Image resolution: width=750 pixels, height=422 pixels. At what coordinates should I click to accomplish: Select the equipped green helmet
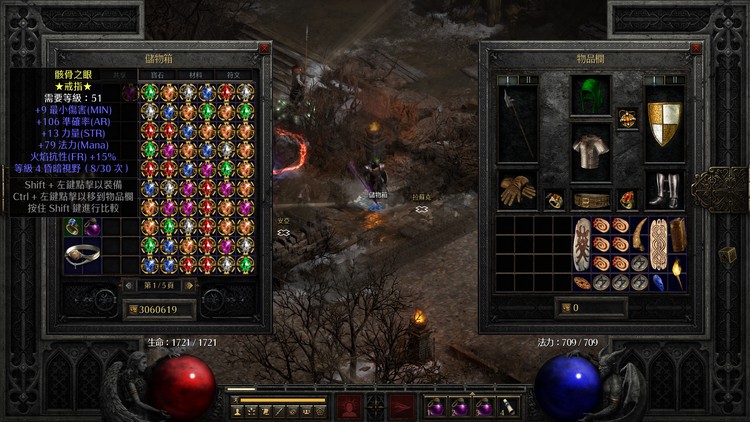(x=591, y=96)
